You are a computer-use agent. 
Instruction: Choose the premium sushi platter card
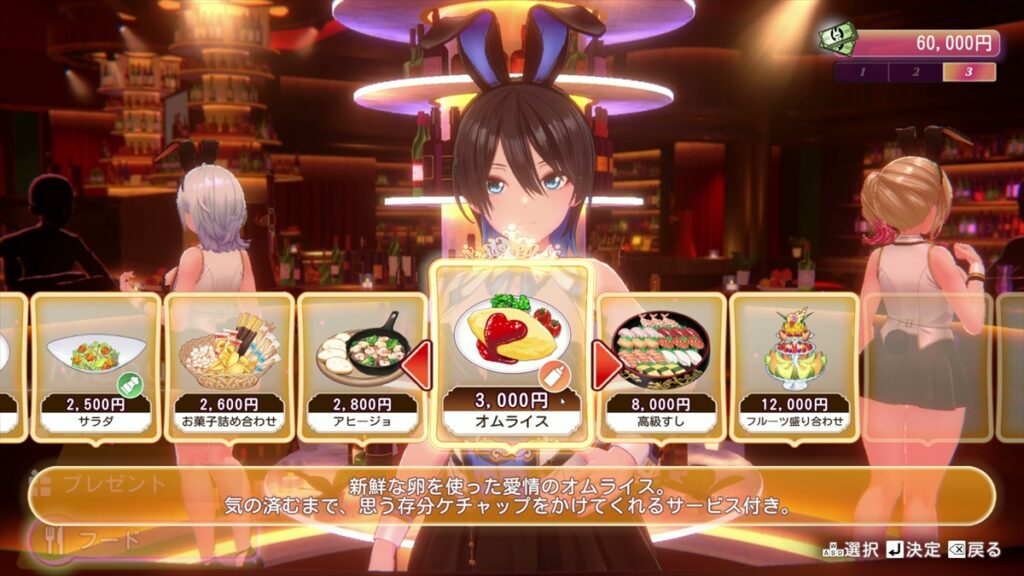(x=662, y=366)
